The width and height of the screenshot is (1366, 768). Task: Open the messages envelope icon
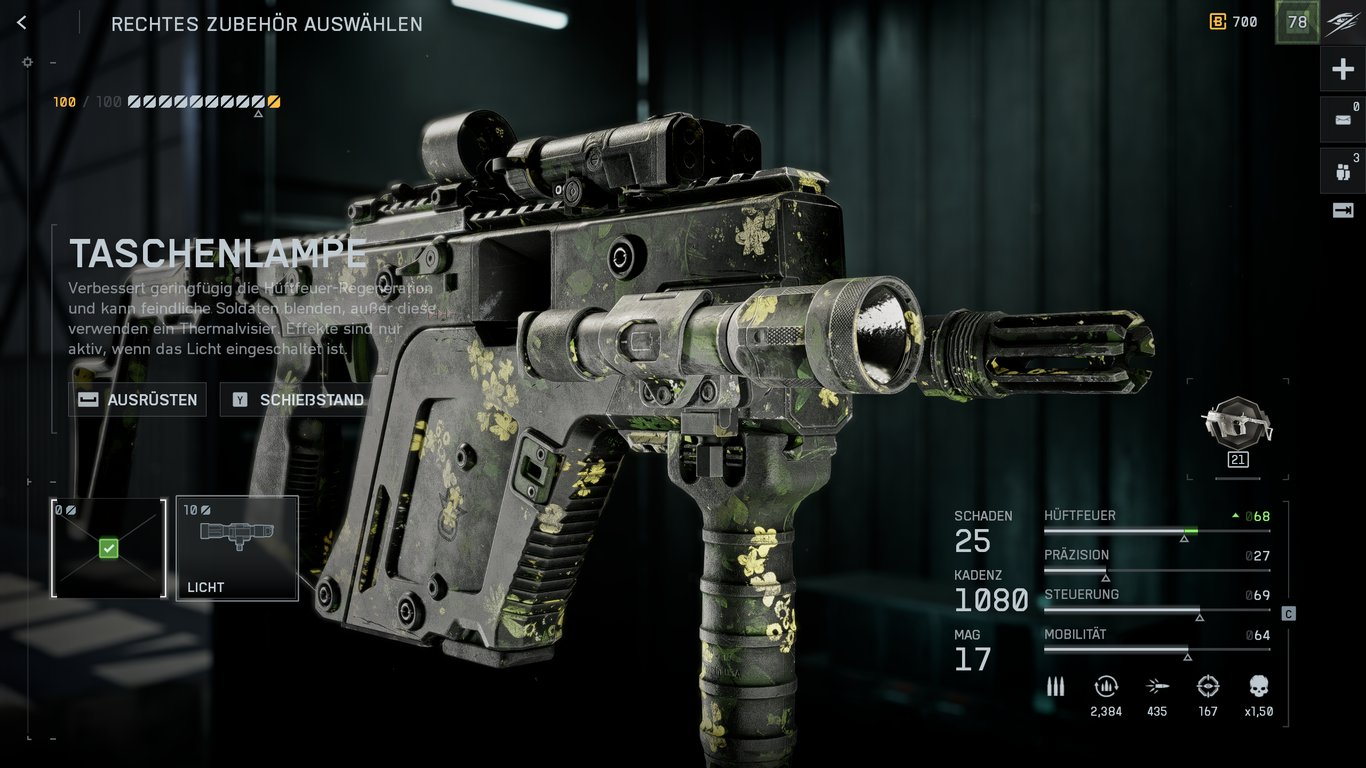click(1342, 120)
